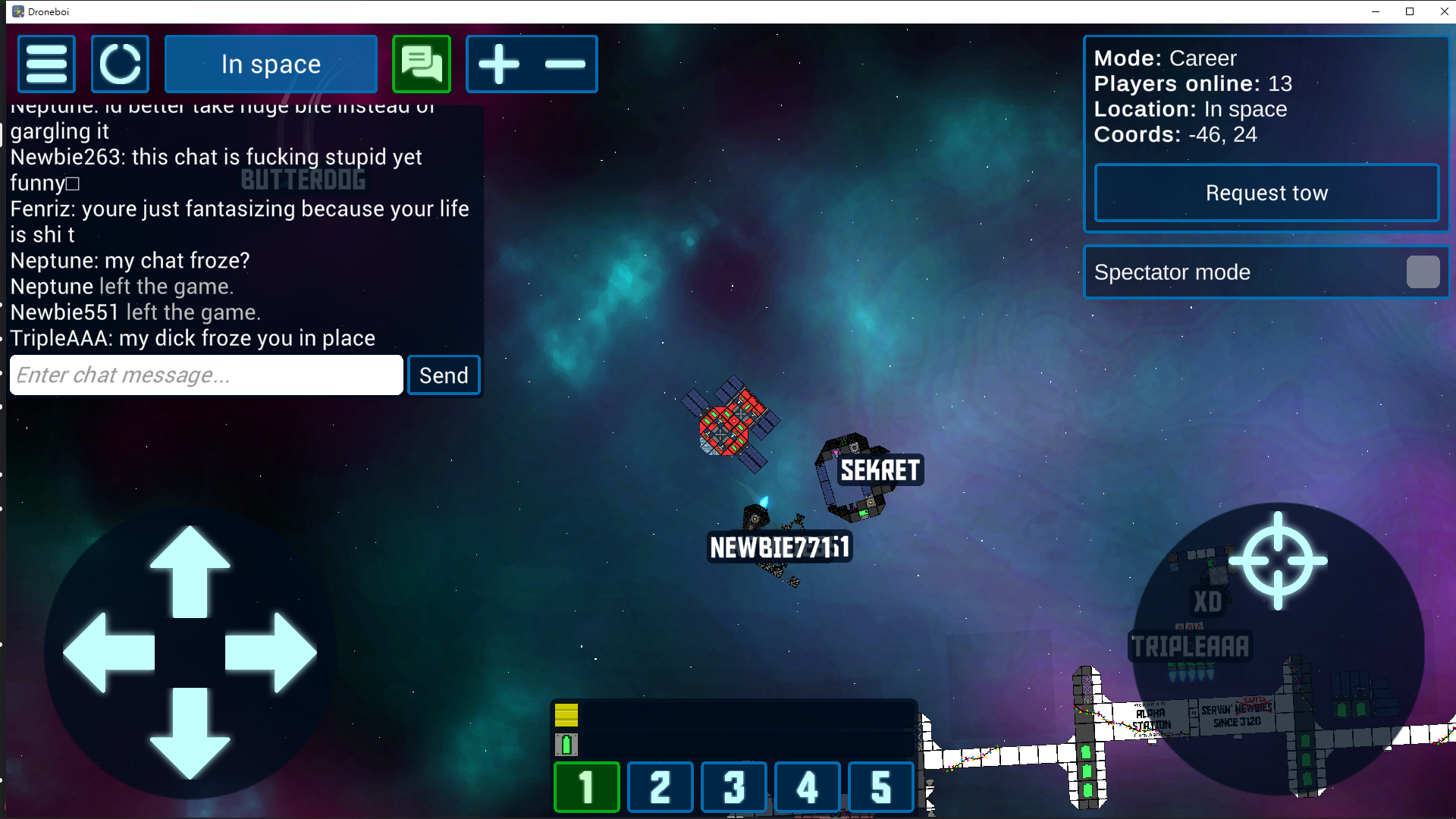
Task: Steer using the right arrow
Action: [x=271, y=652]
